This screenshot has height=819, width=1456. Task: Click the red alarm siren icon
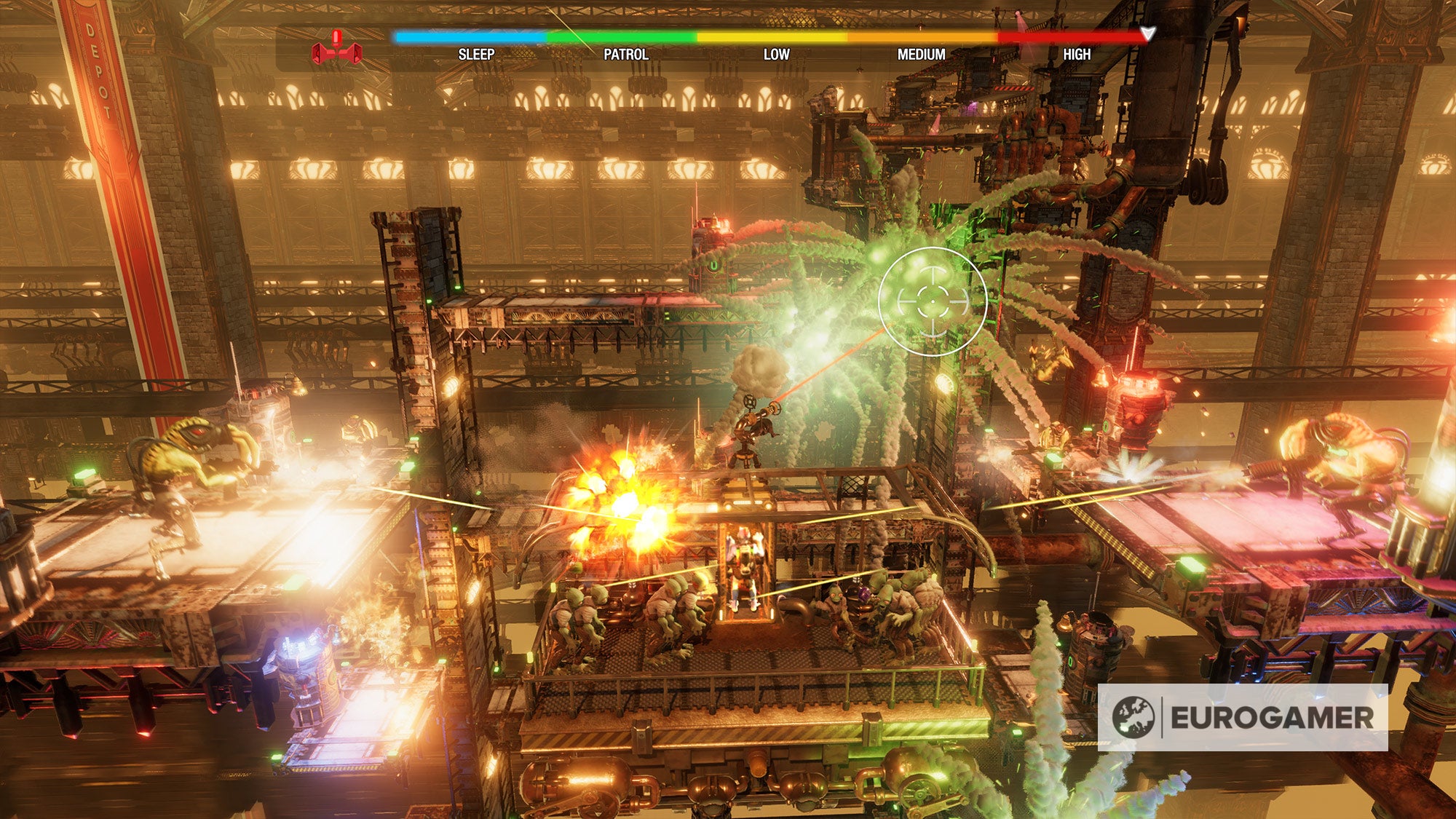336,50
